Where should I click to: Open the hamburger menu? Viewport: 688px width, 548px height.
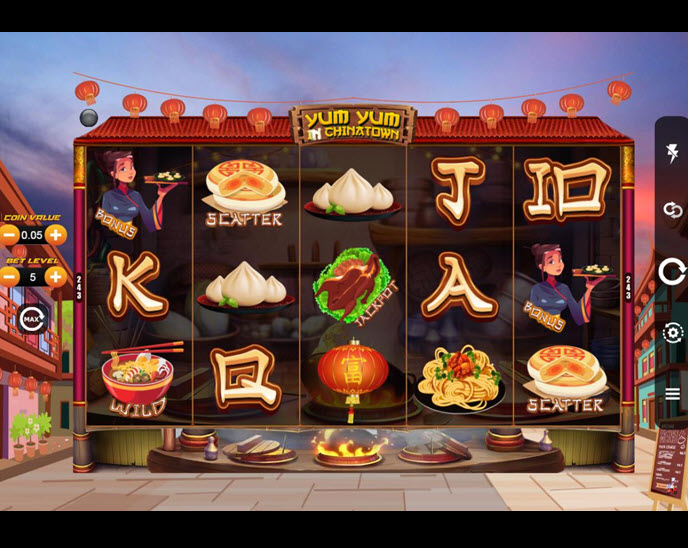pyautogui.click(x=672, y=394)
